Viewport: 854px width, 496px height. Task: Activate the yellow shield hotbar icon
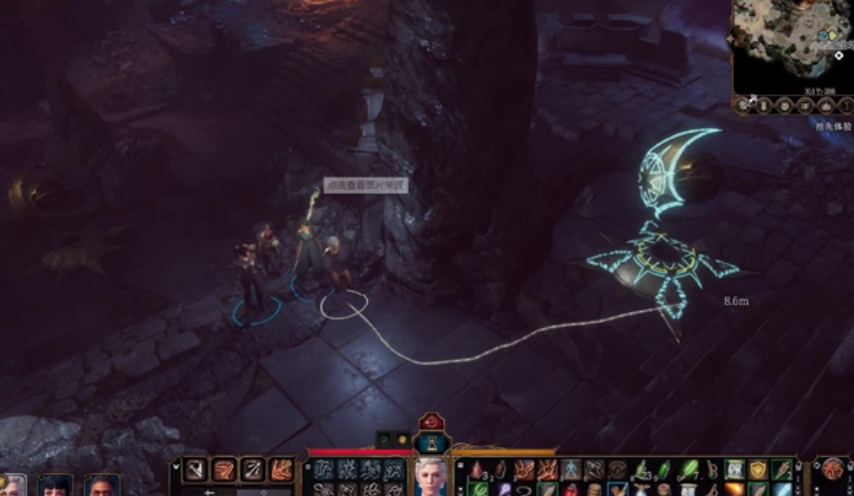[758, 468]
